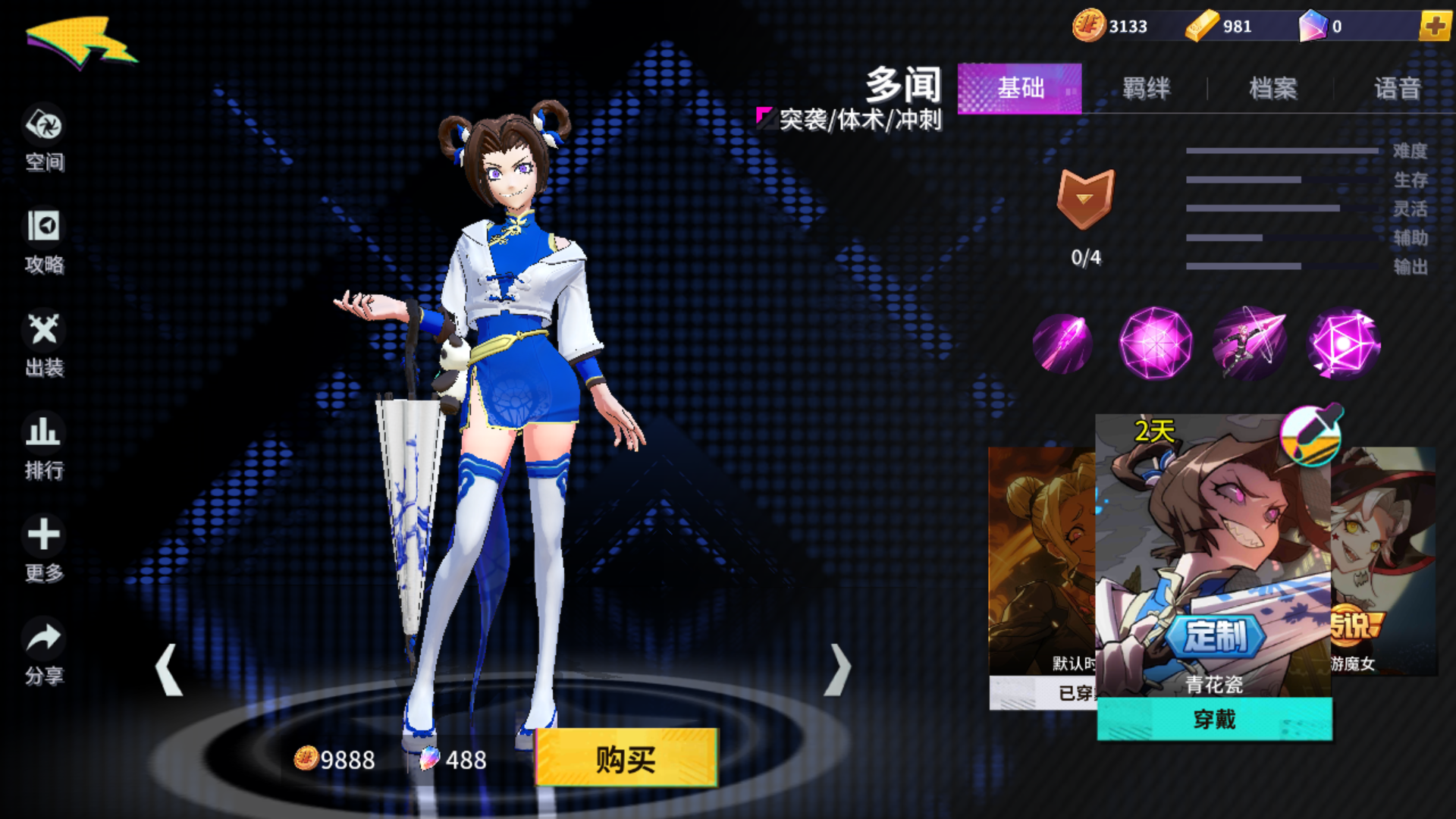The image size is (1456, 819).
Task: View the 档案 archive tab
Action: 1272,89
